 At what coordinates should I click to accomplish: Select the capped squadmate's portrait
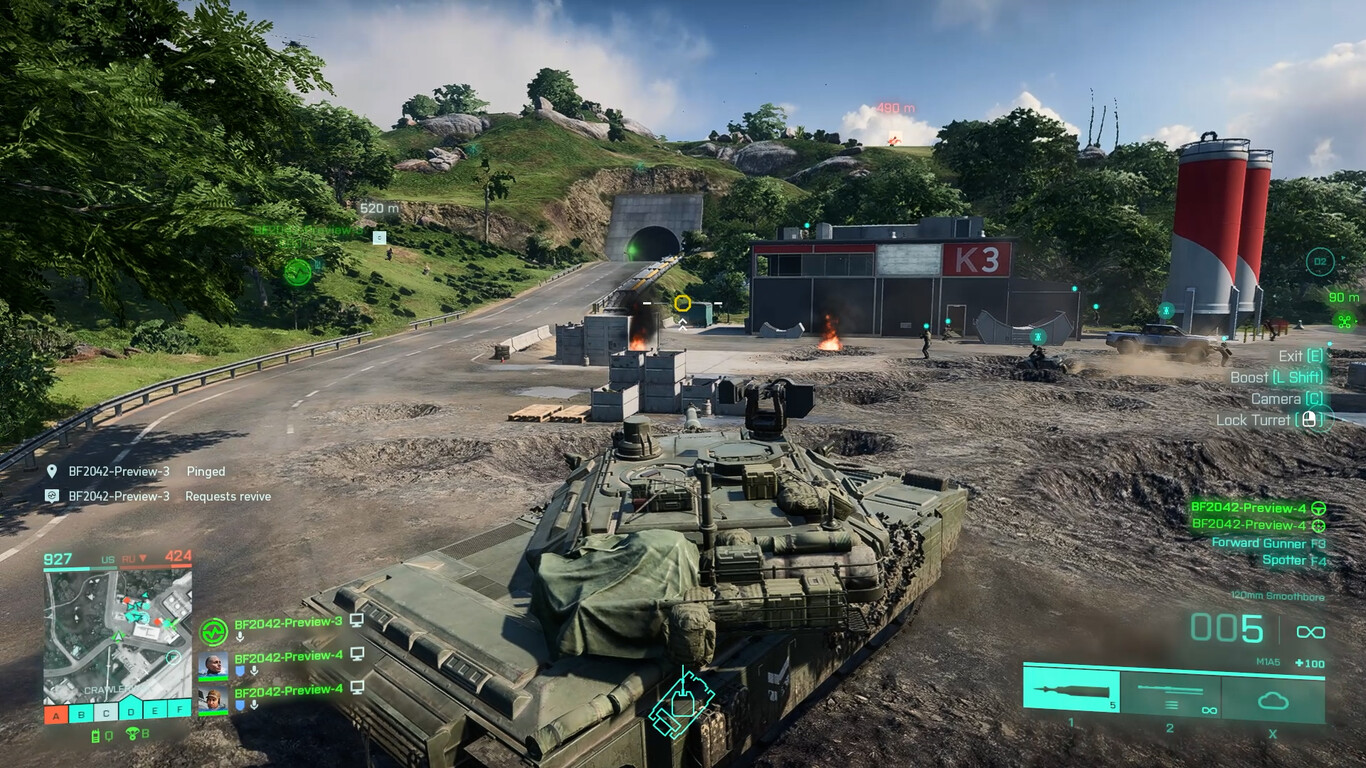pyautogui.click(x=212, y=699)
